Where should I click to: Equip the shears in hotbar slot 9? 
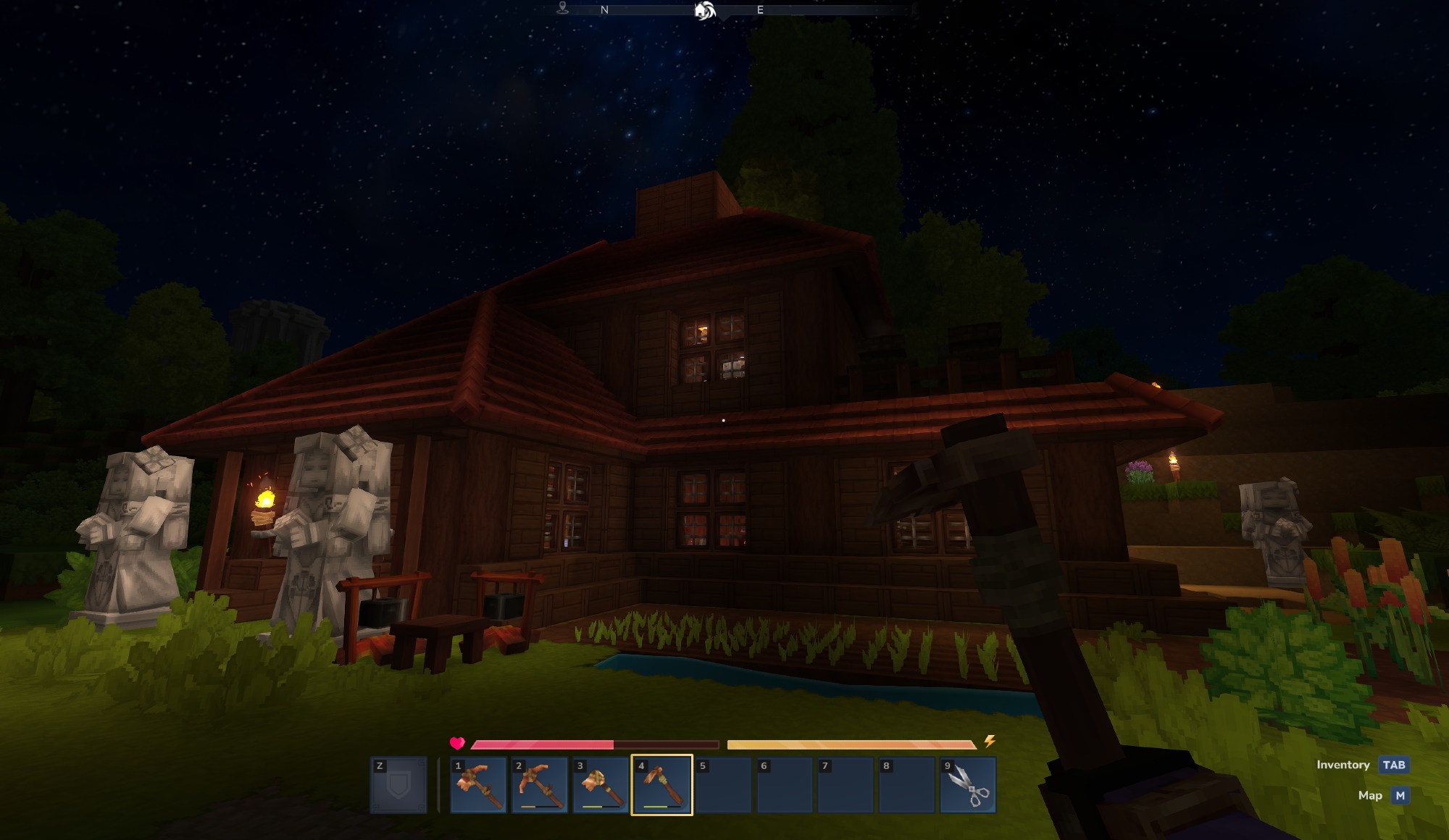[x=968, y=786]
